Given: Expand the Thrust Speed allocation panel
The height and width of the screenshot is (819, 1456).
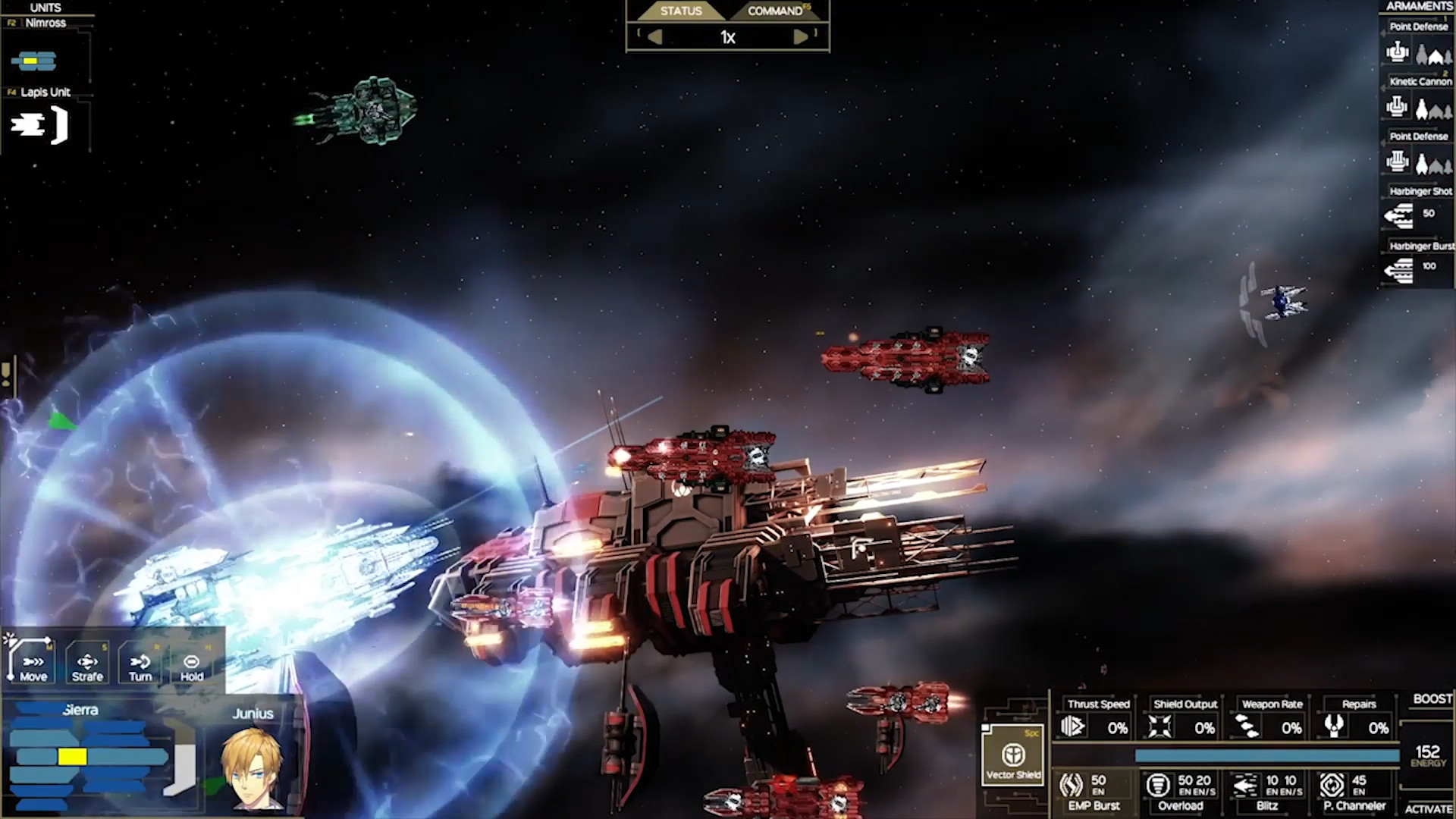Looking at the screenshot, I should pyautogui.click(x=1075, y=726).
